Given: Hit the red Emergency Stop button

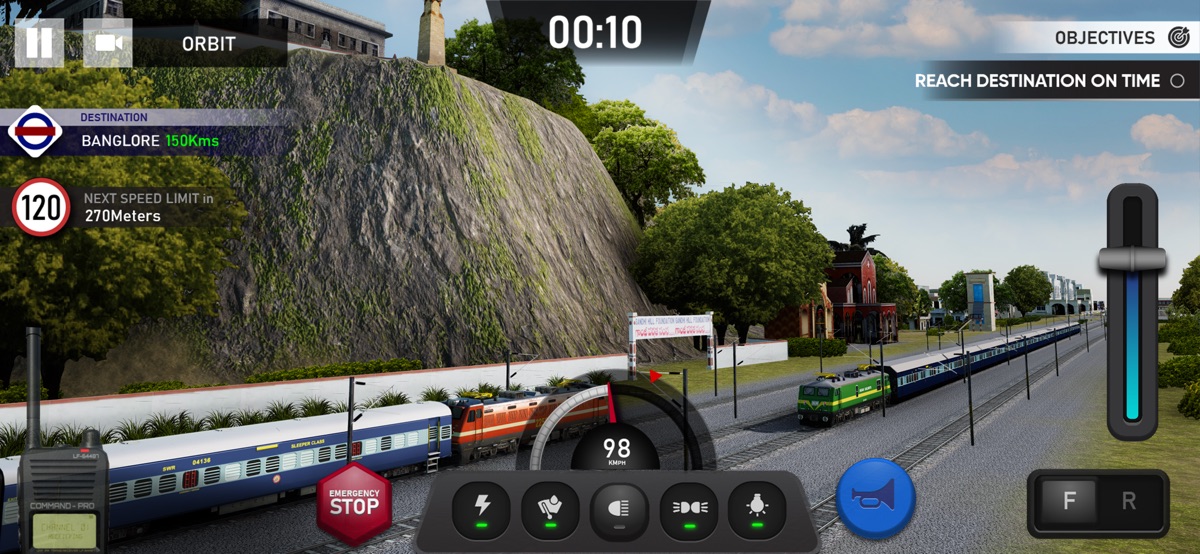Looking at the screenshot, I should coord(354,501).
